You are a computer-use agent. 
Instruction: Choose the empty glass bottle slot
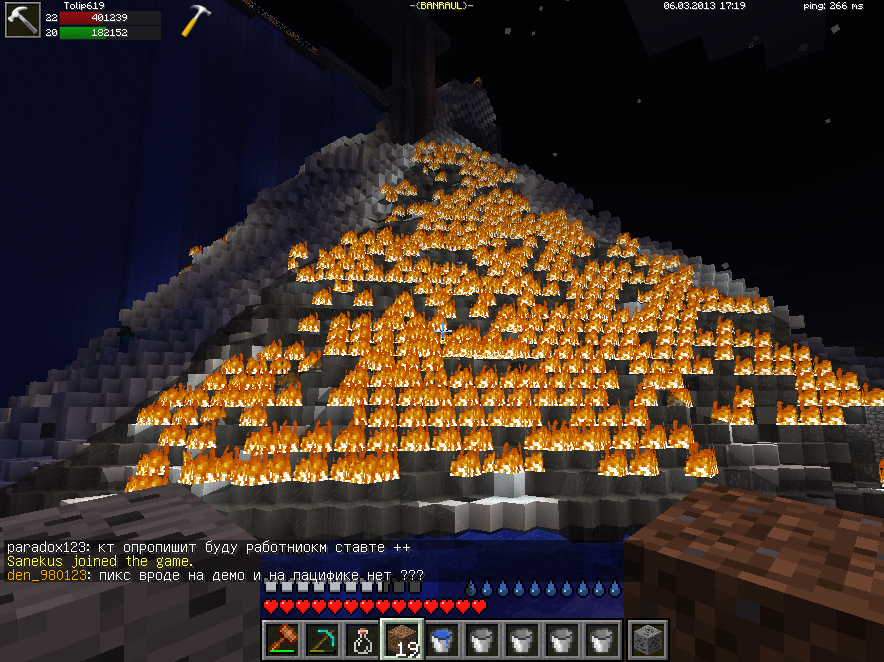[362, 639]
